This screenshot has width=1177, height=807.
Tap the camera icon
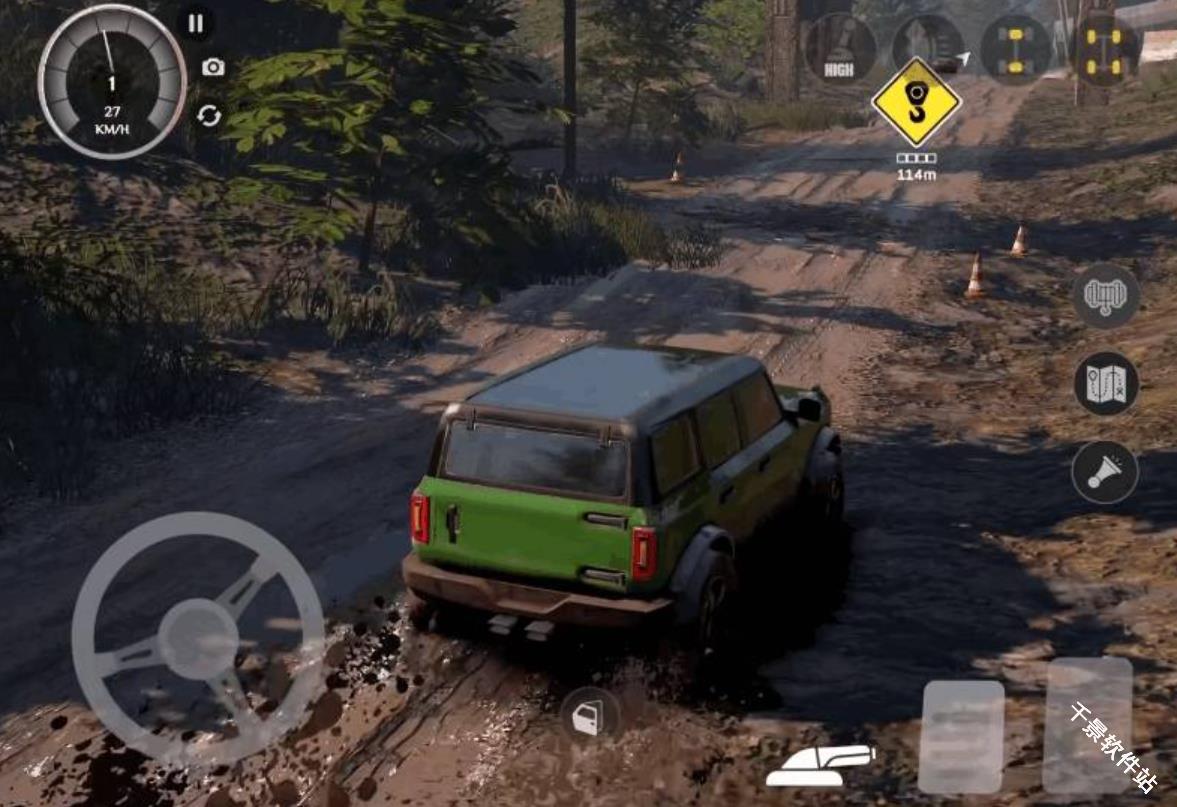[x=213, y=67]
